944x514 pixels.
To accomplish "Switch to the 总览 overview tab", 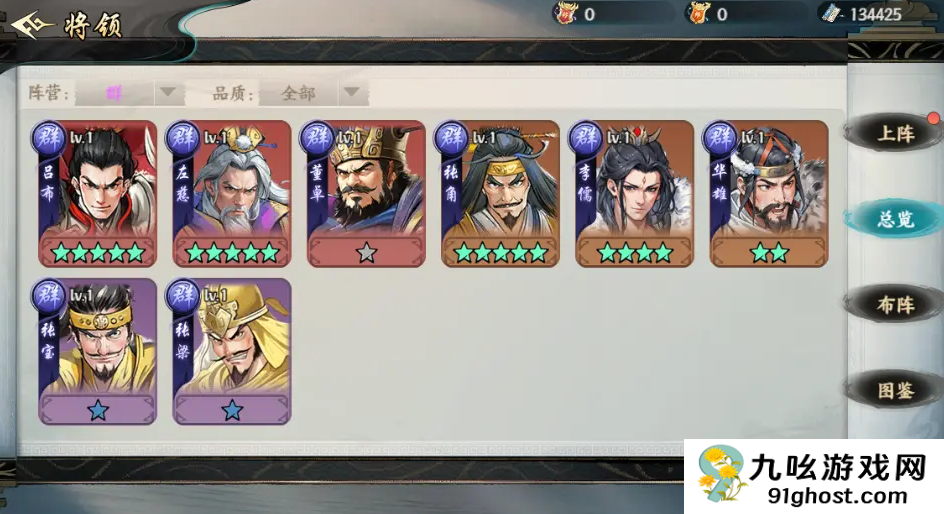I will point(894,219).
